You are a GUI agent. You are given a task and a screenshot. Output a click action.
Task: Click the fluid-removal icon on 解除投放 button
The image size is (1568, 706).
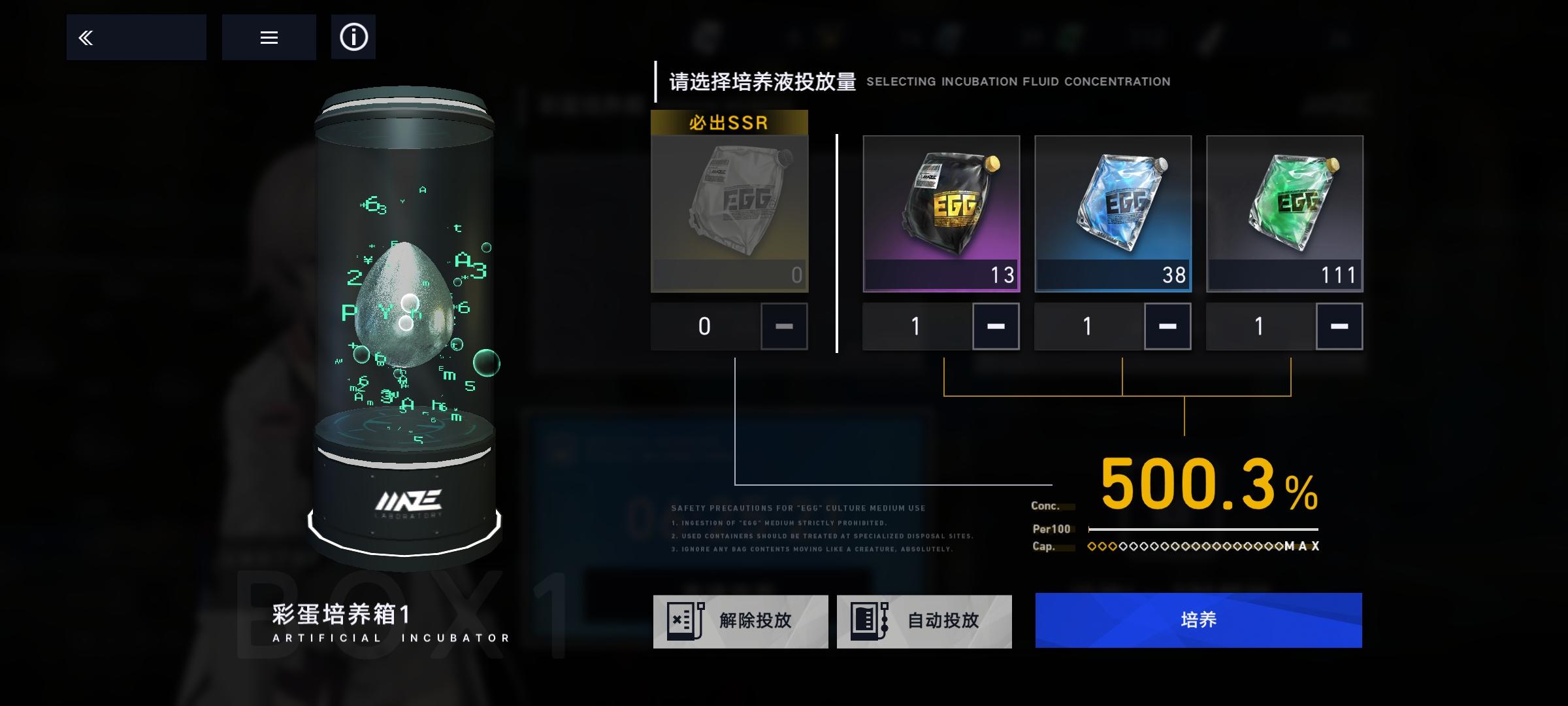pyautogui.click(x=685, y=621)
